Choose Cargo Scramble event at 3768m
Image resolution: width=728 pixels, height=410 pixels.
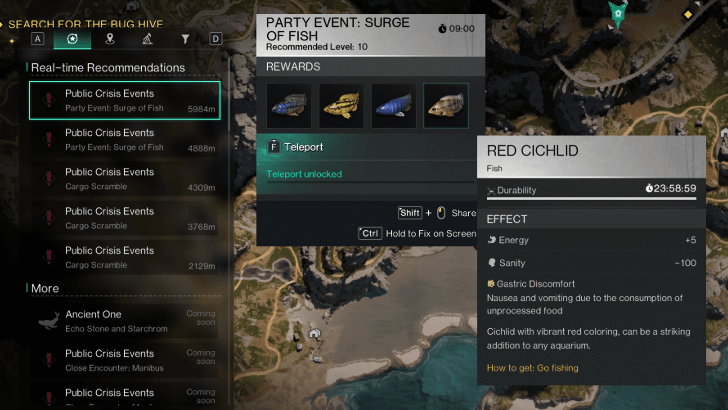[x=125, y=217]
